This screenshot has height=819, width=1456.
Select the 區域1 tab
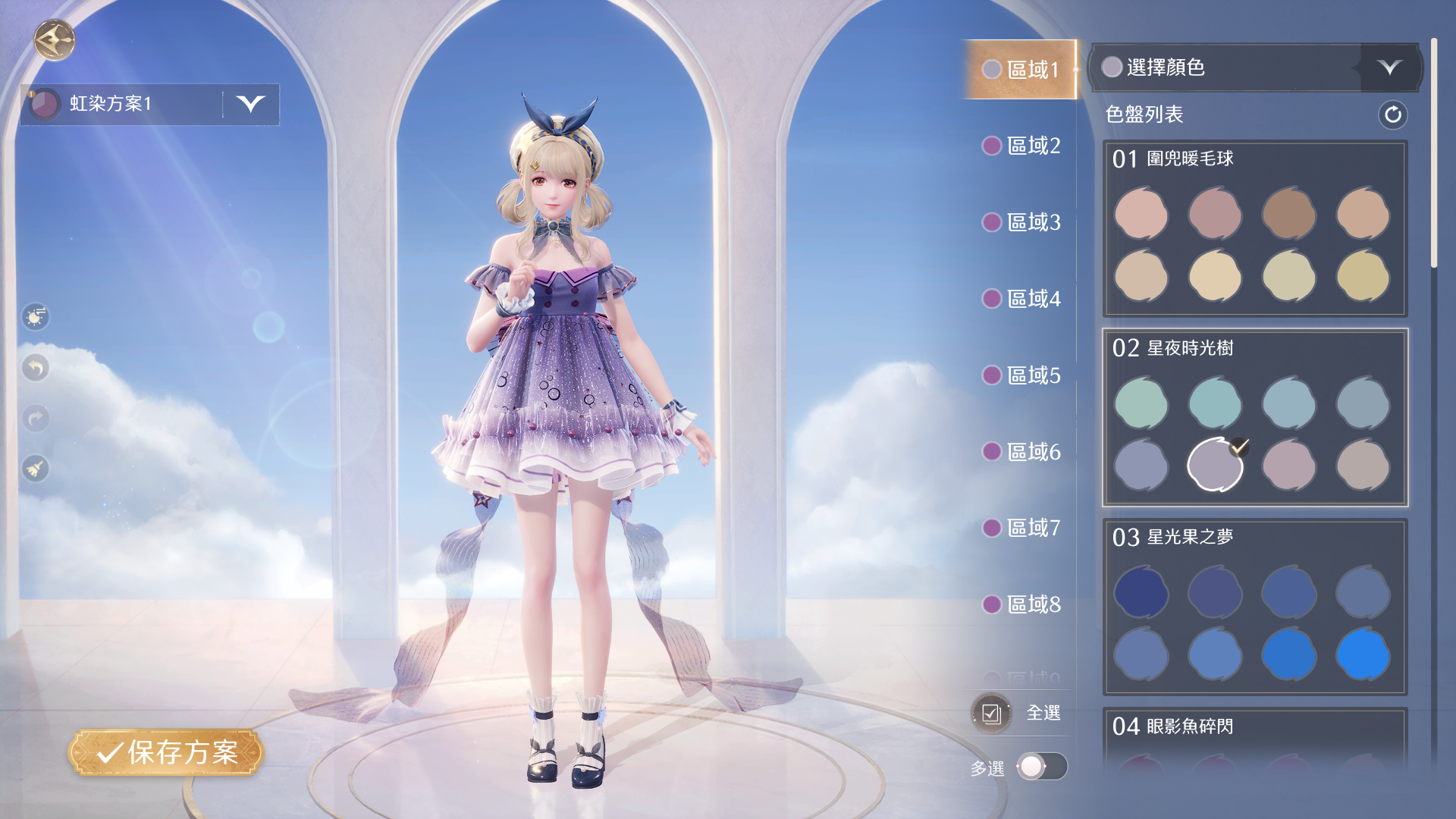click(x=1021, y=70)
